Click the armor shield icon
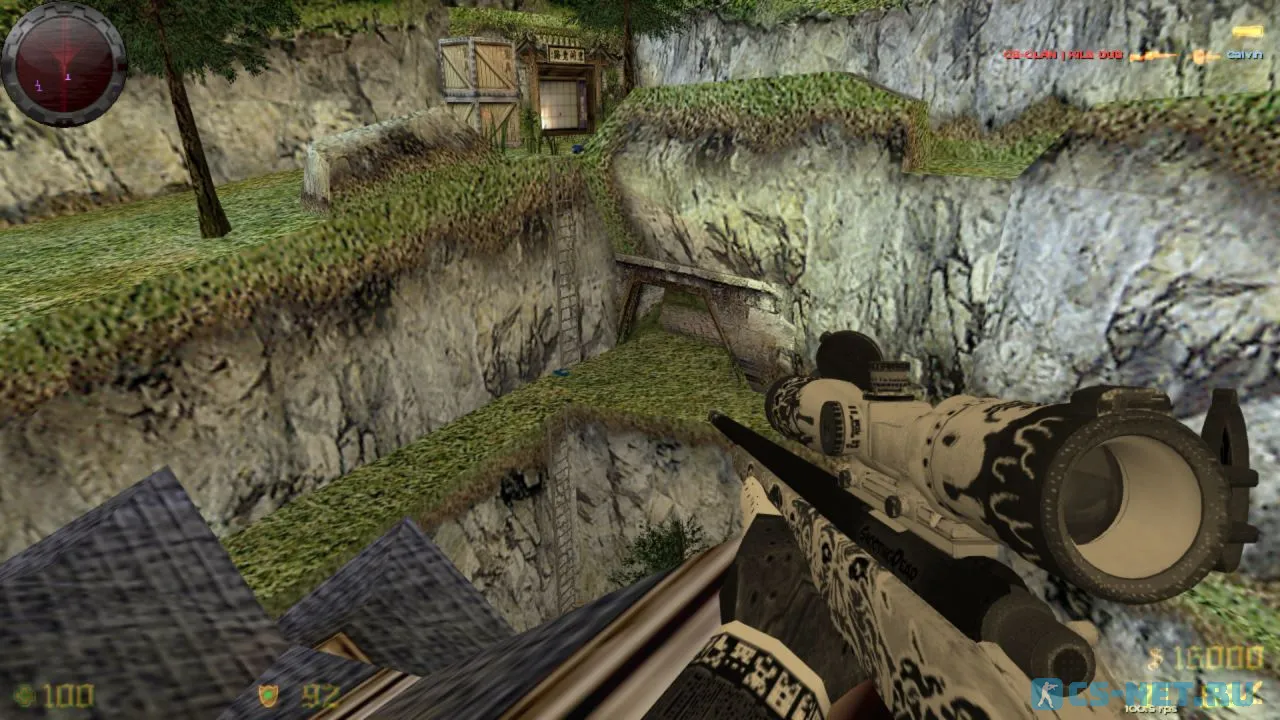The width and height of the screenshot is (1280, 720). (x=269, y=696)
